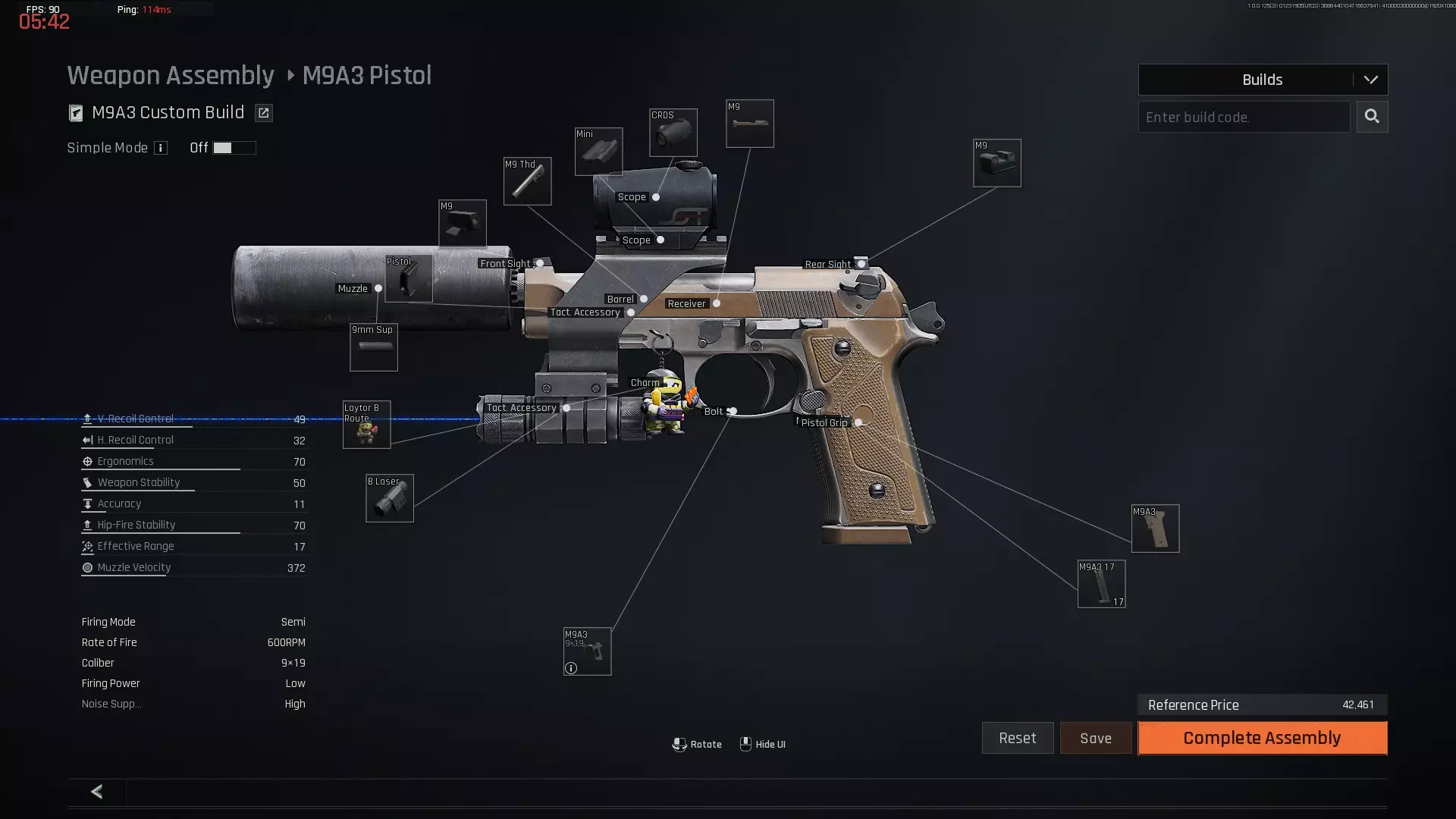Save the current weapon build
This screenshot has width=1456, height=819.
coord(1095,738)
